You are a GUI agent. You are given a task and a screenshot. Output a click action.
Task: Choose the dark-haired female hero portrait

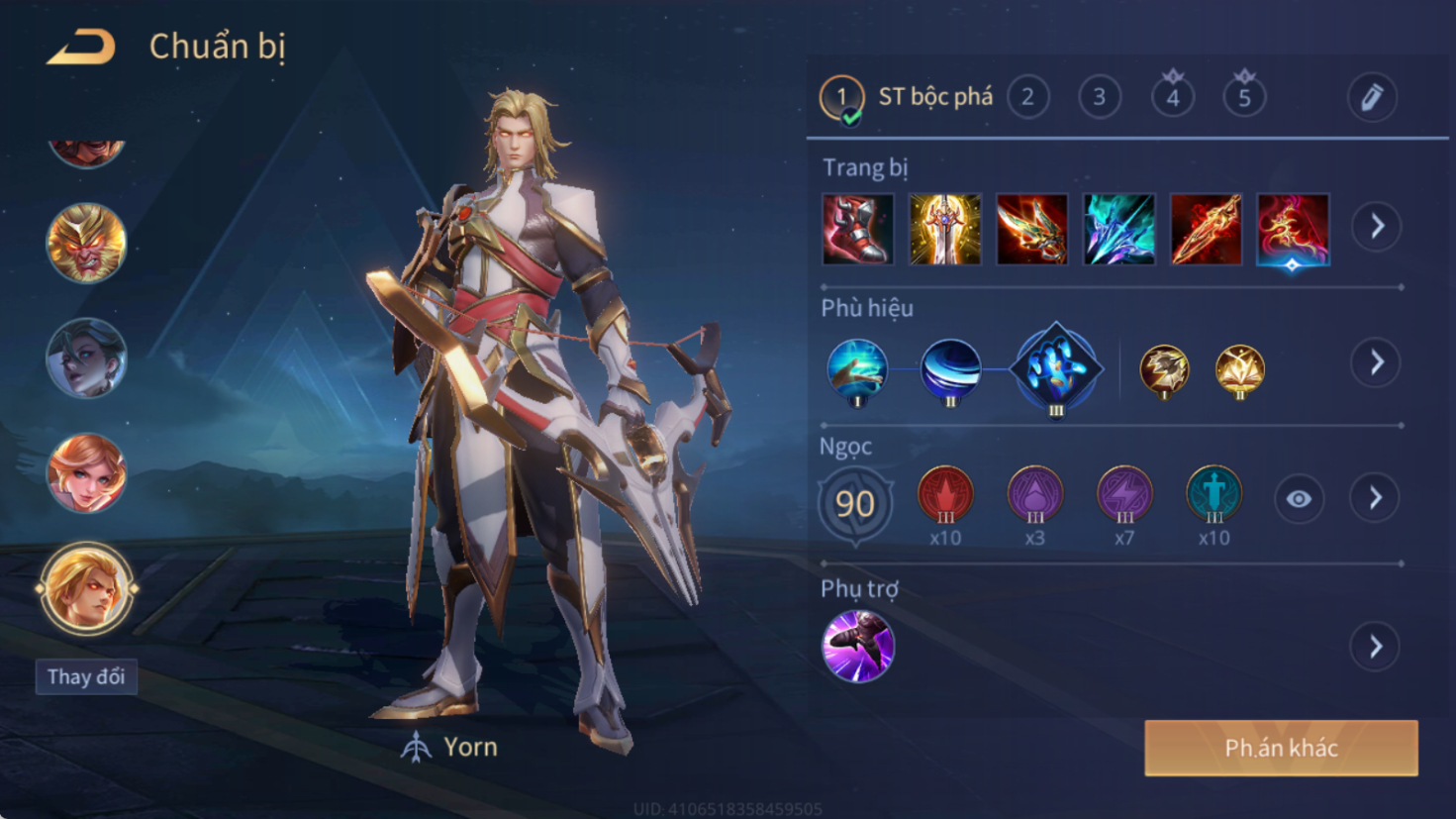(x=86, y=358)
